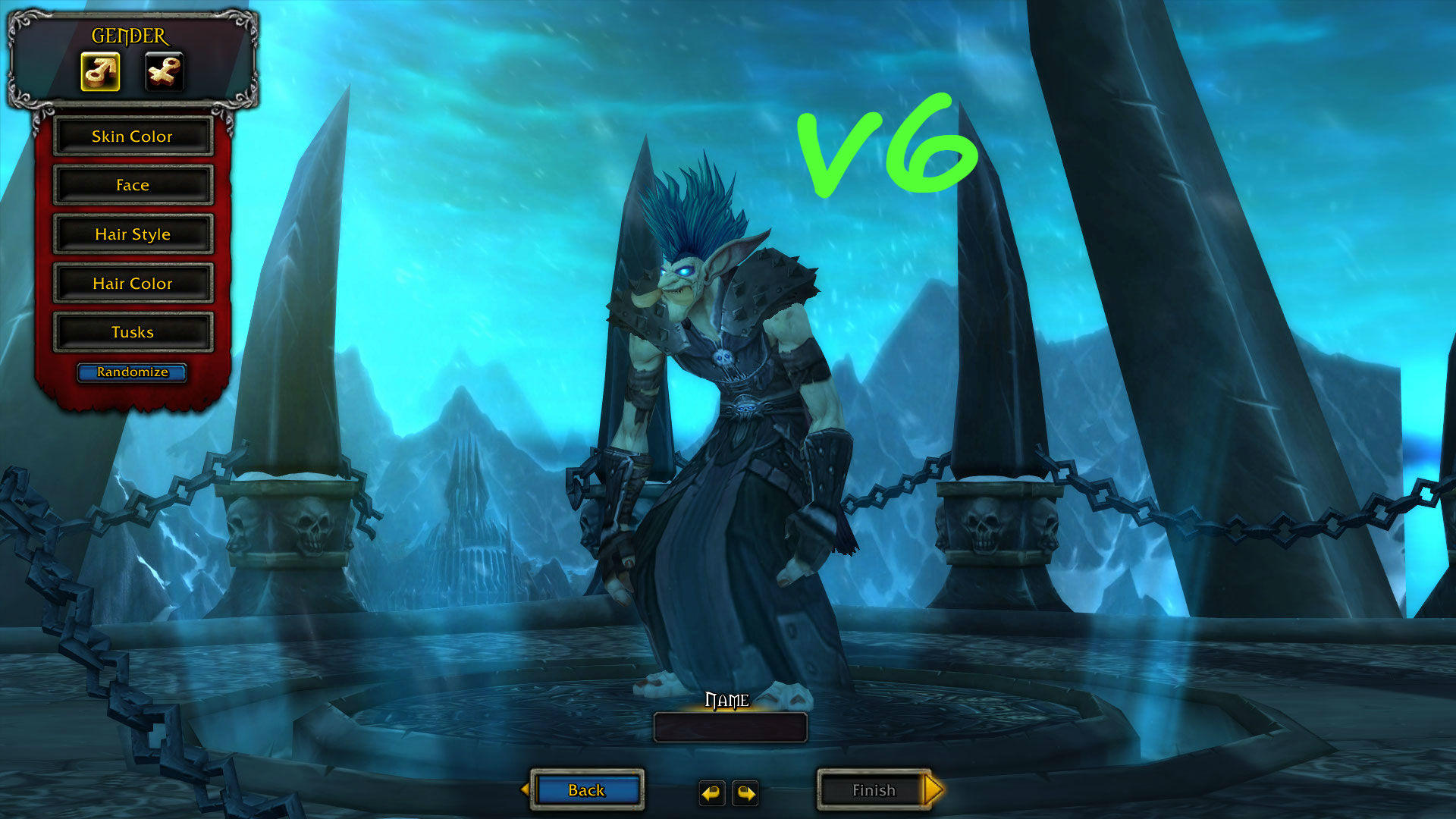The image size is (1456, 819).
Task: Click the Back button
Action: (x=586, y=790)
